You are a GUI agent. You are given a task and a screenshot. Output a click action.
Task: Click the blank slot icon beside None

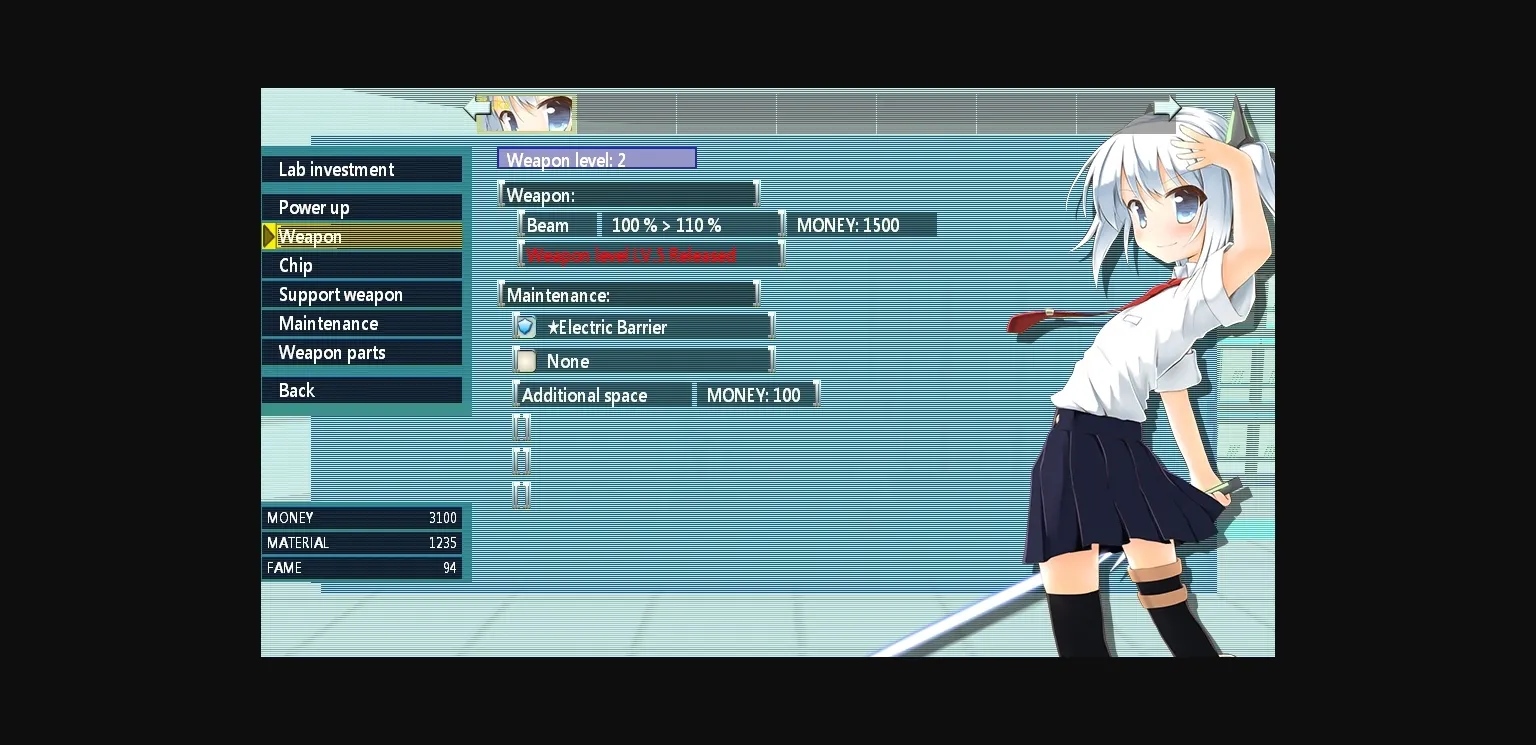(525, 360)
